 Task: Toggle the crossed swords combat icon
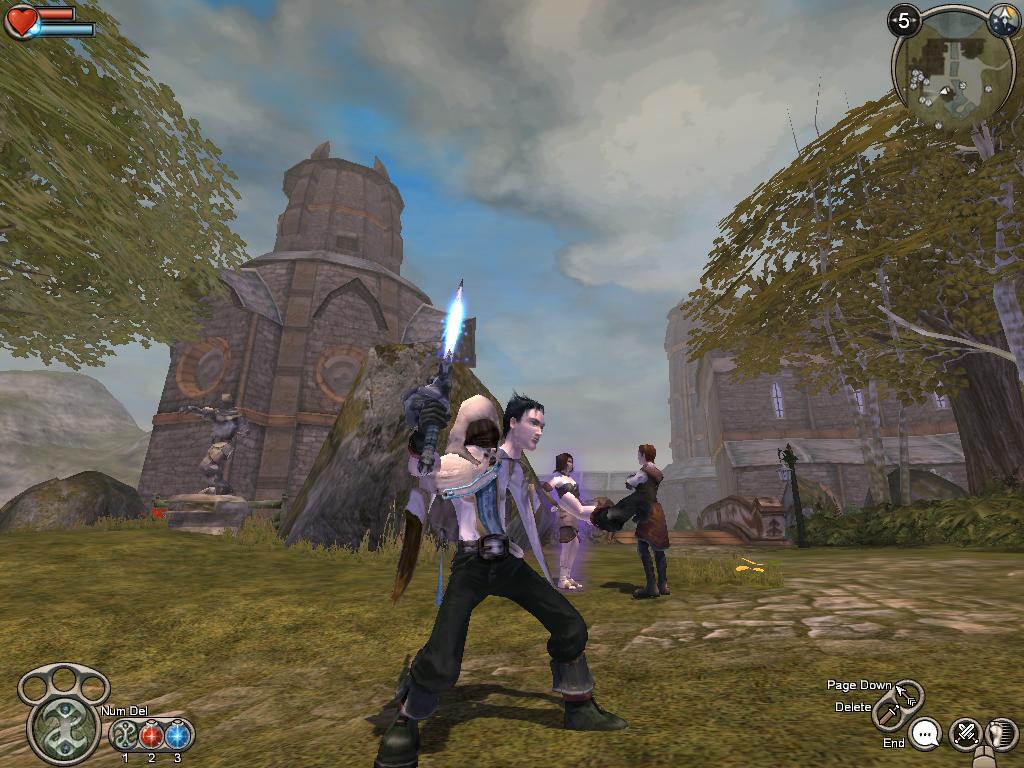point(965,735)
